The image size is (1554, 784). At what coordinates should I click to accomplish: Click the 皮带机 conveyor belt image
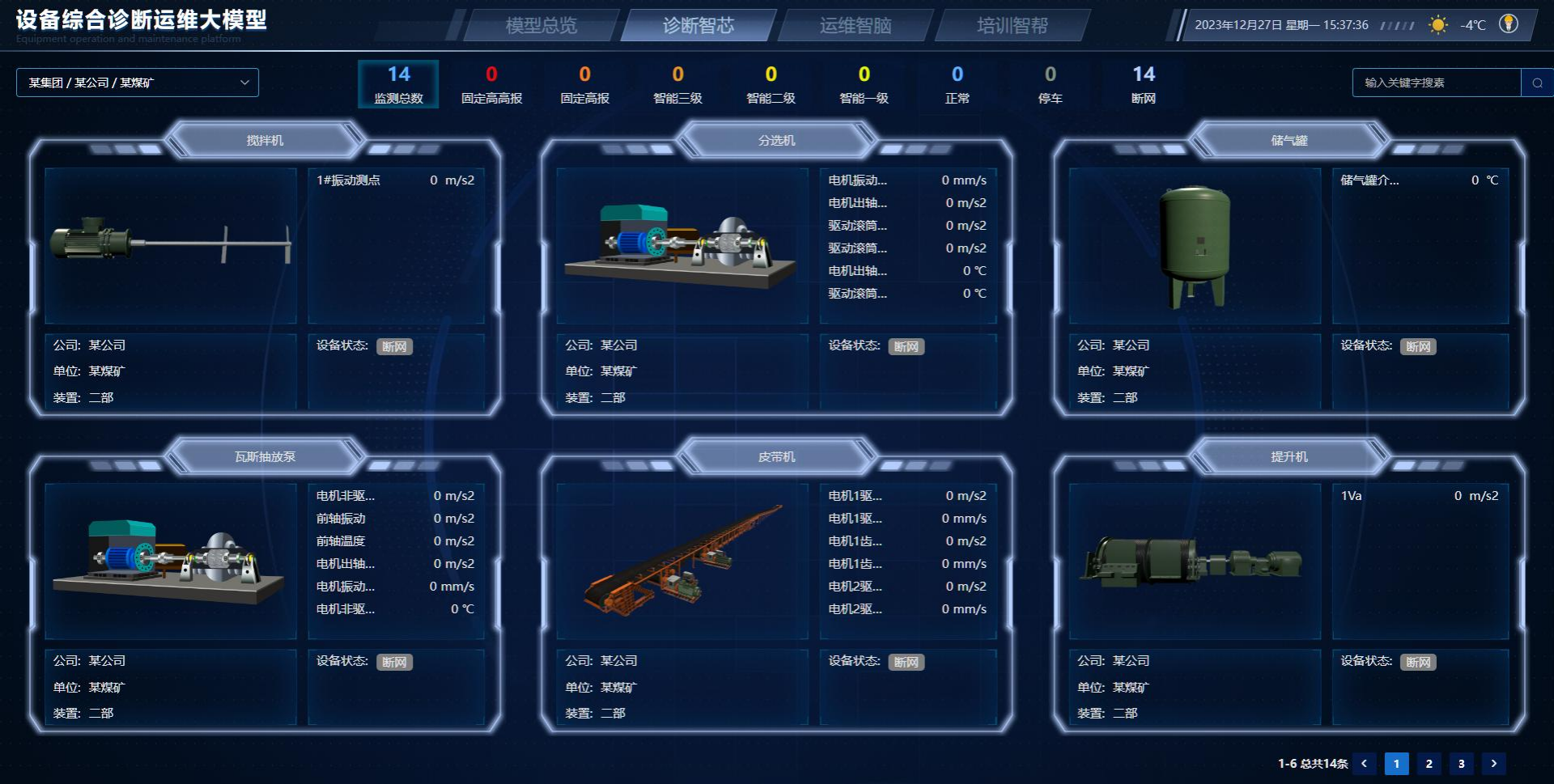click(x=684, y=561)
